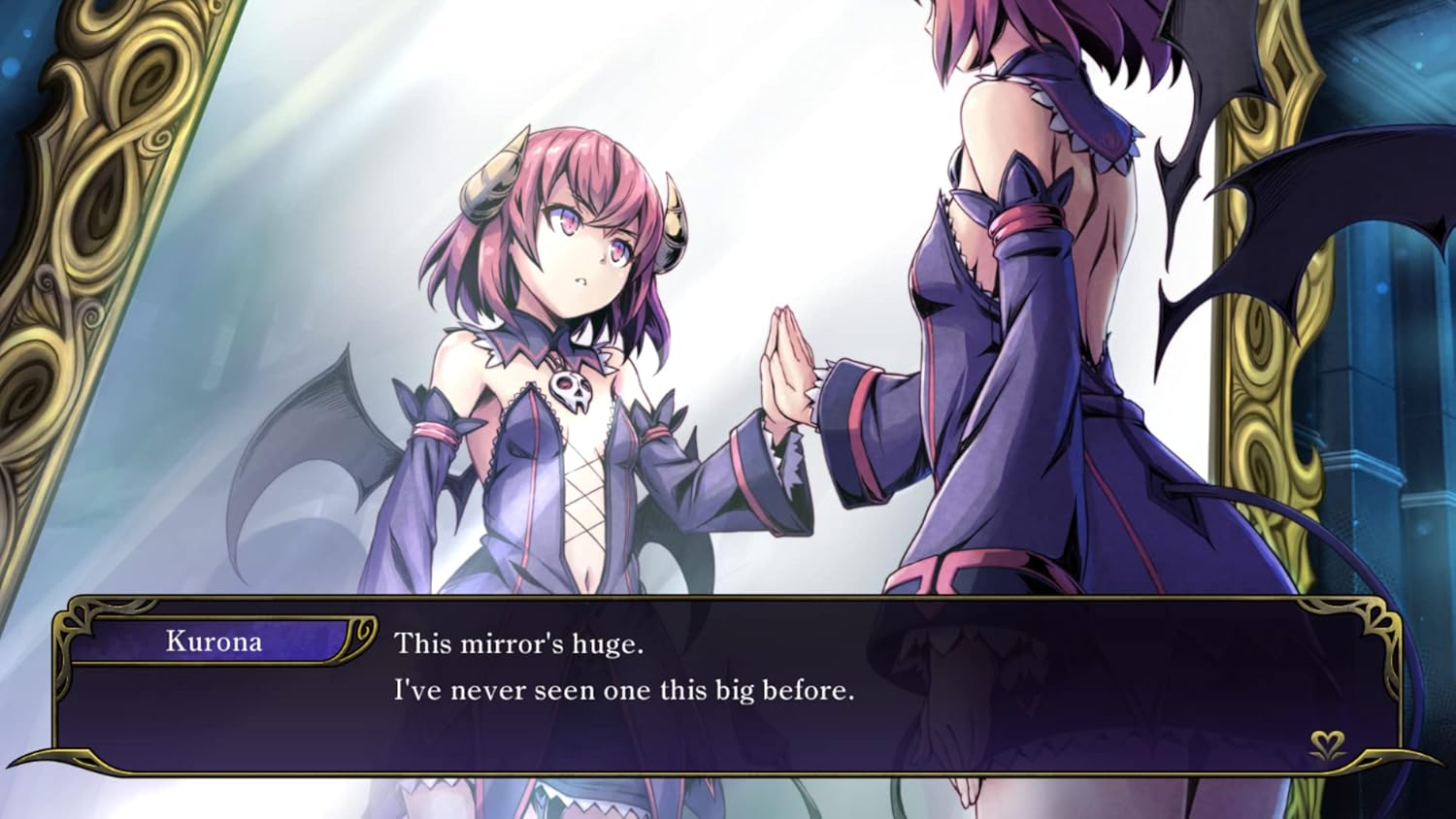
Task: Click the dialogue text panel header
Action: coord(215,640)
